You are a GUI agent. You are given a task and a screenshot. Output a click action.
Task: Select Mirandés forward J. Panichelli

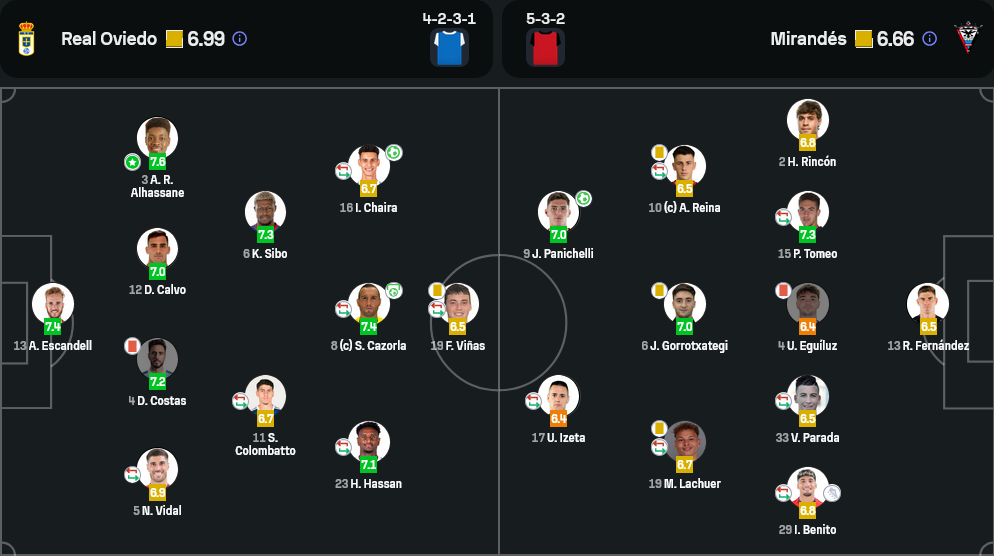tap(558, 213)
